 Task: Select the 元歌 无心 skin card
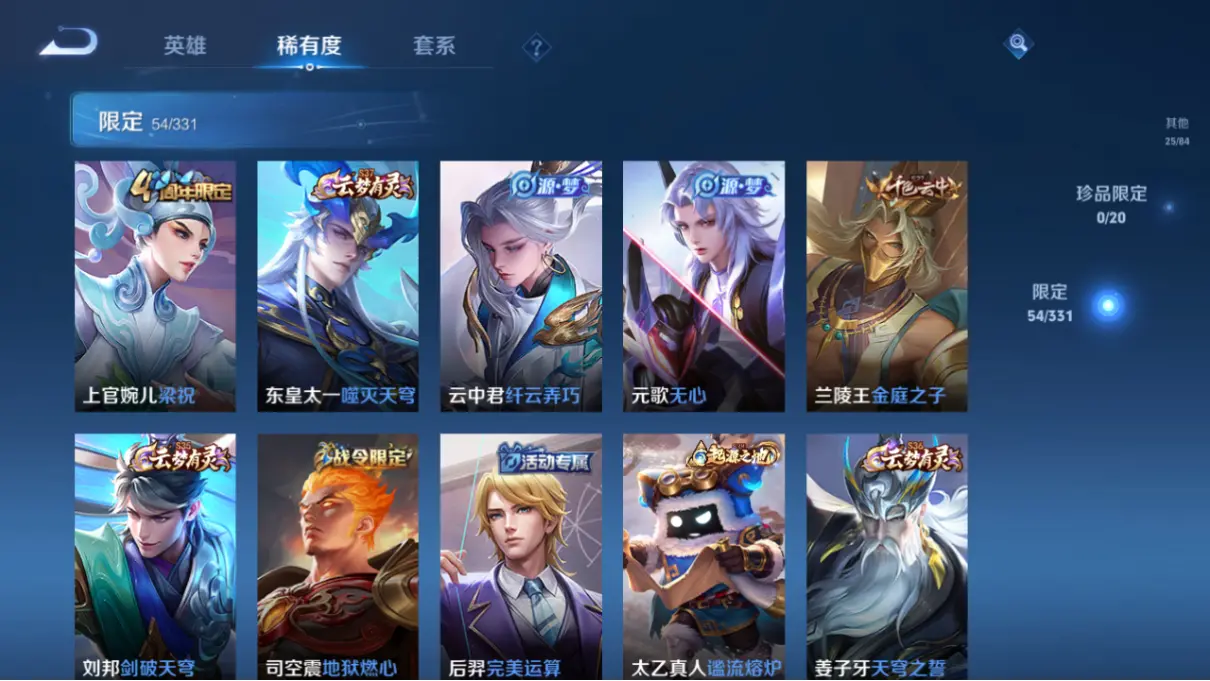(704, 286)
